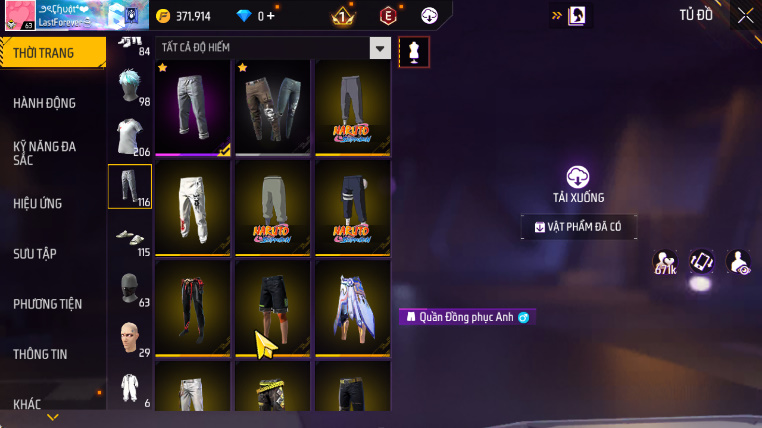The image size is (762, 428).
Task: Add diamonds with the plus button
Action: pyautogui.click(x=271, y=16)
